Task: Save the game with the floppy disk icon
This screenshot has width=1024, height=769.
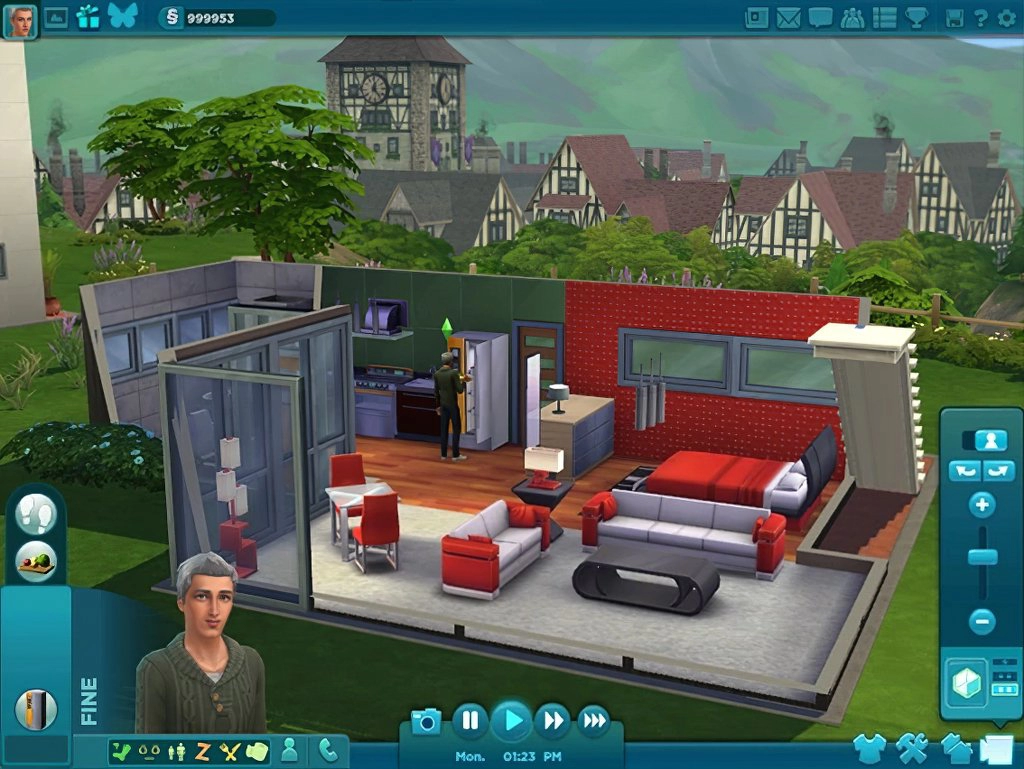Action: pyautogui.click(x=954, y=17)
